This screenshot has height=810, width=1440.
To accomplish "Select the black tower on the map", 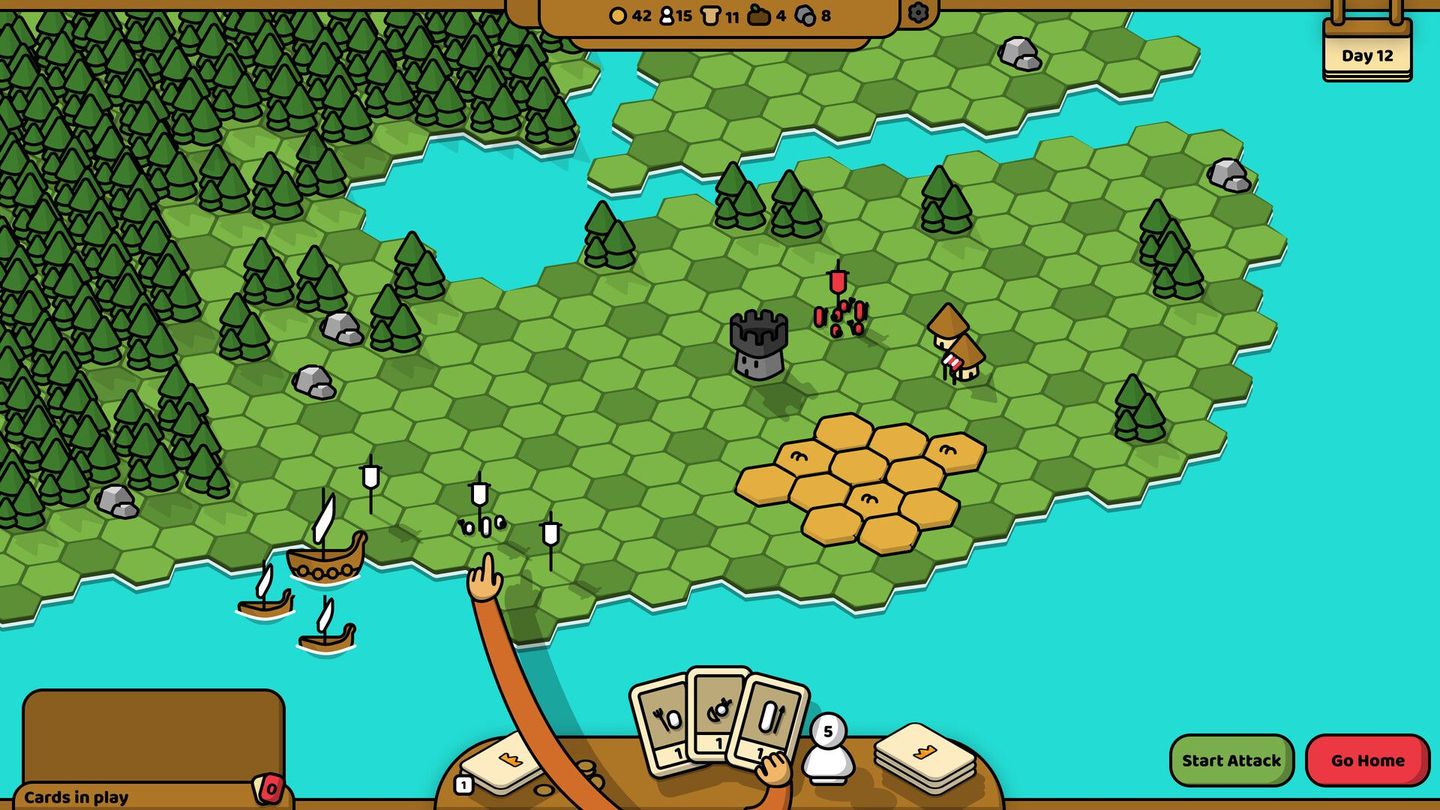I will [757, 345].
